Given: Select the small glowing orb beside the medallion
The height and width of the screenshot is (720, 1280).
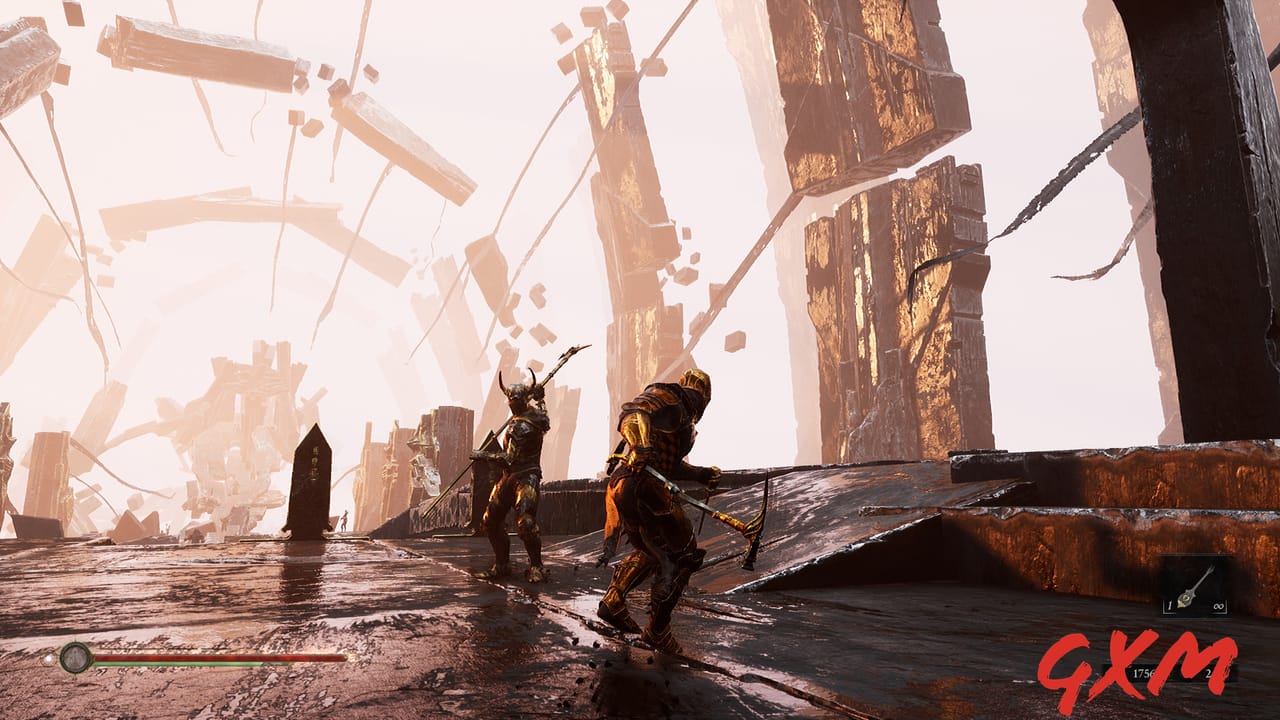Looking at the screenshot, I should tap(48, 659).
